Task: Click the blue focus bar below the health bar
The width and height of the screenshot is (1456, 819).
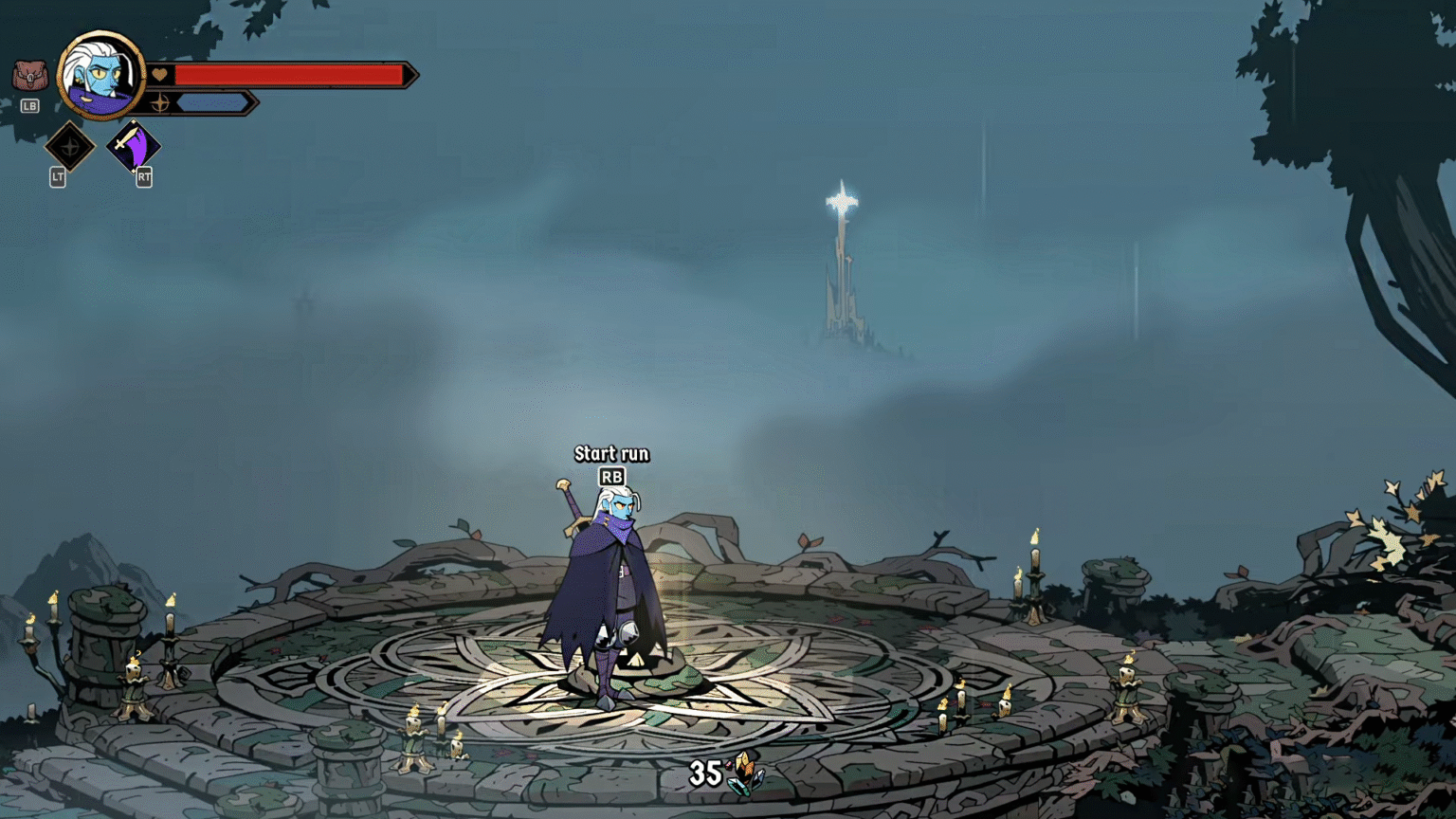Action: [213, 104]
